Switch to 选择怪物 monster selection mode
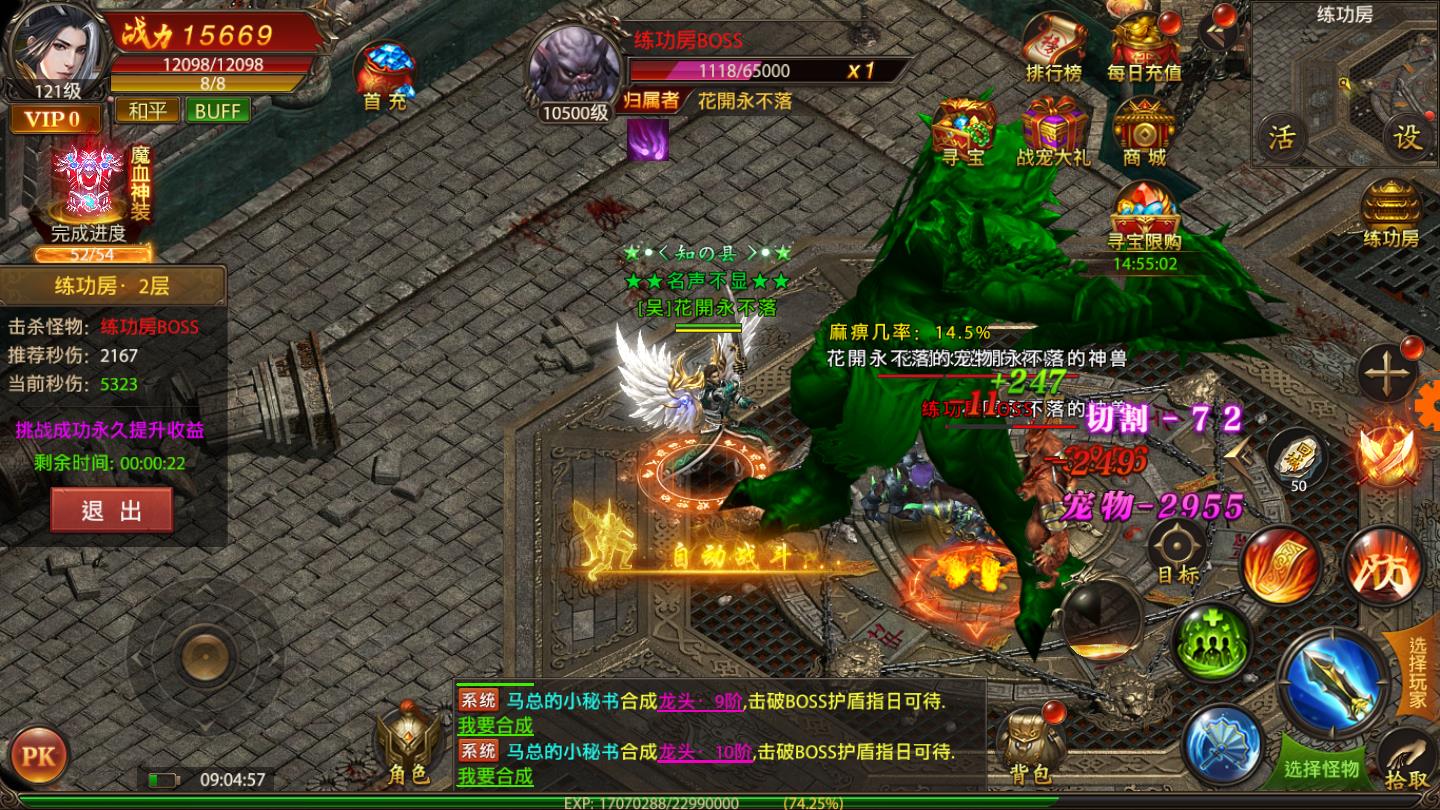This screenshot has width=1440, height=810. 1320,768
